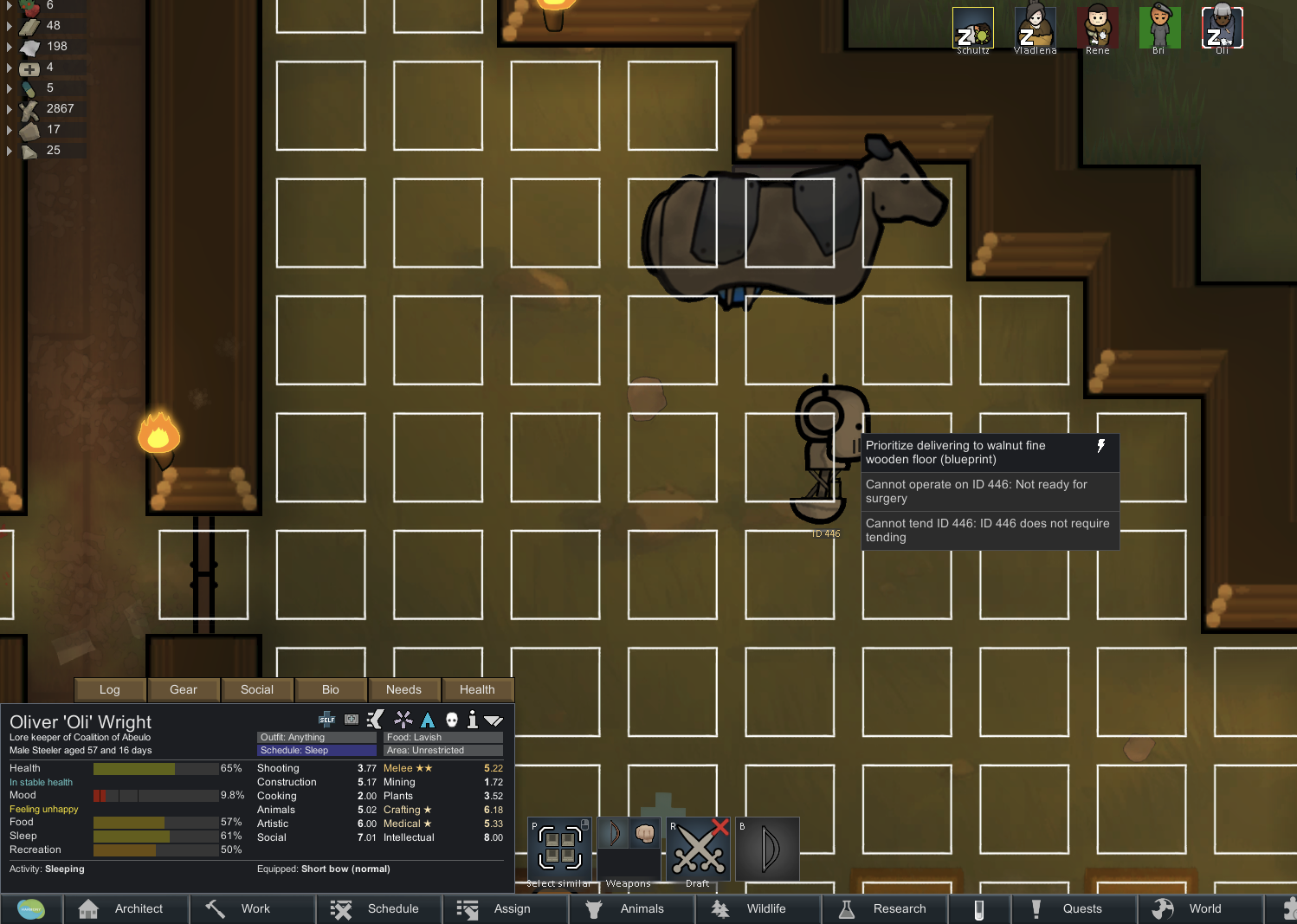Click Schultz's sleeping portrait toggle

(x=972, y=26)
